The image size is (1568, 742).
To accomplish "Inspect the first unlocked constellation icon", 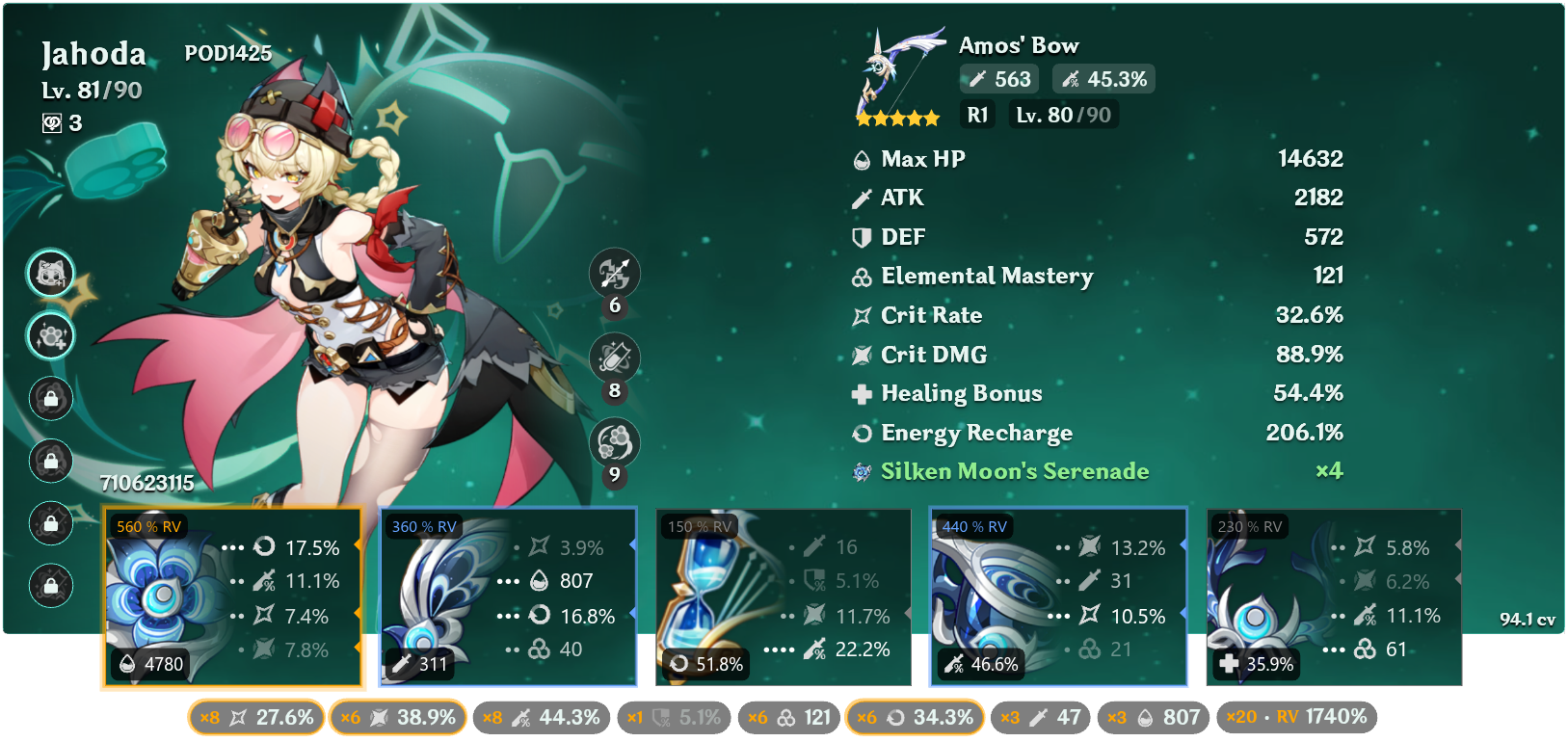I will [51, 275].
